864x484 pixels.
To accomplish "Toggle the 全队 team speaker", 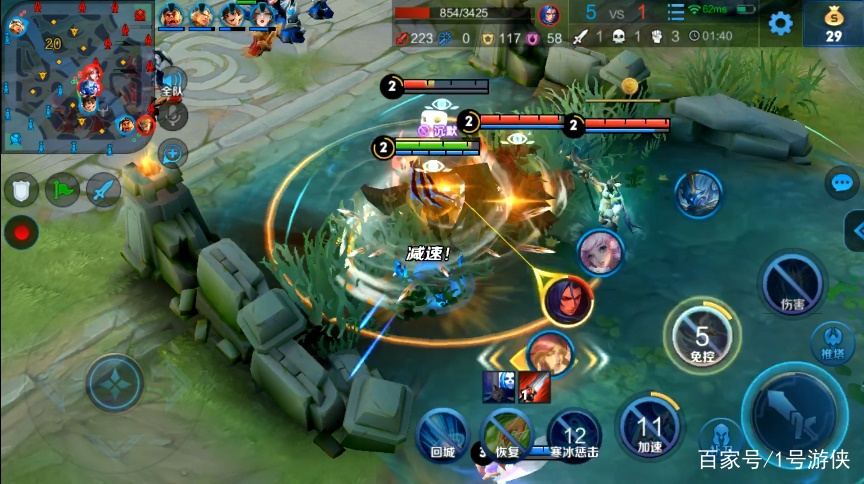I will [x=172, y=84].
